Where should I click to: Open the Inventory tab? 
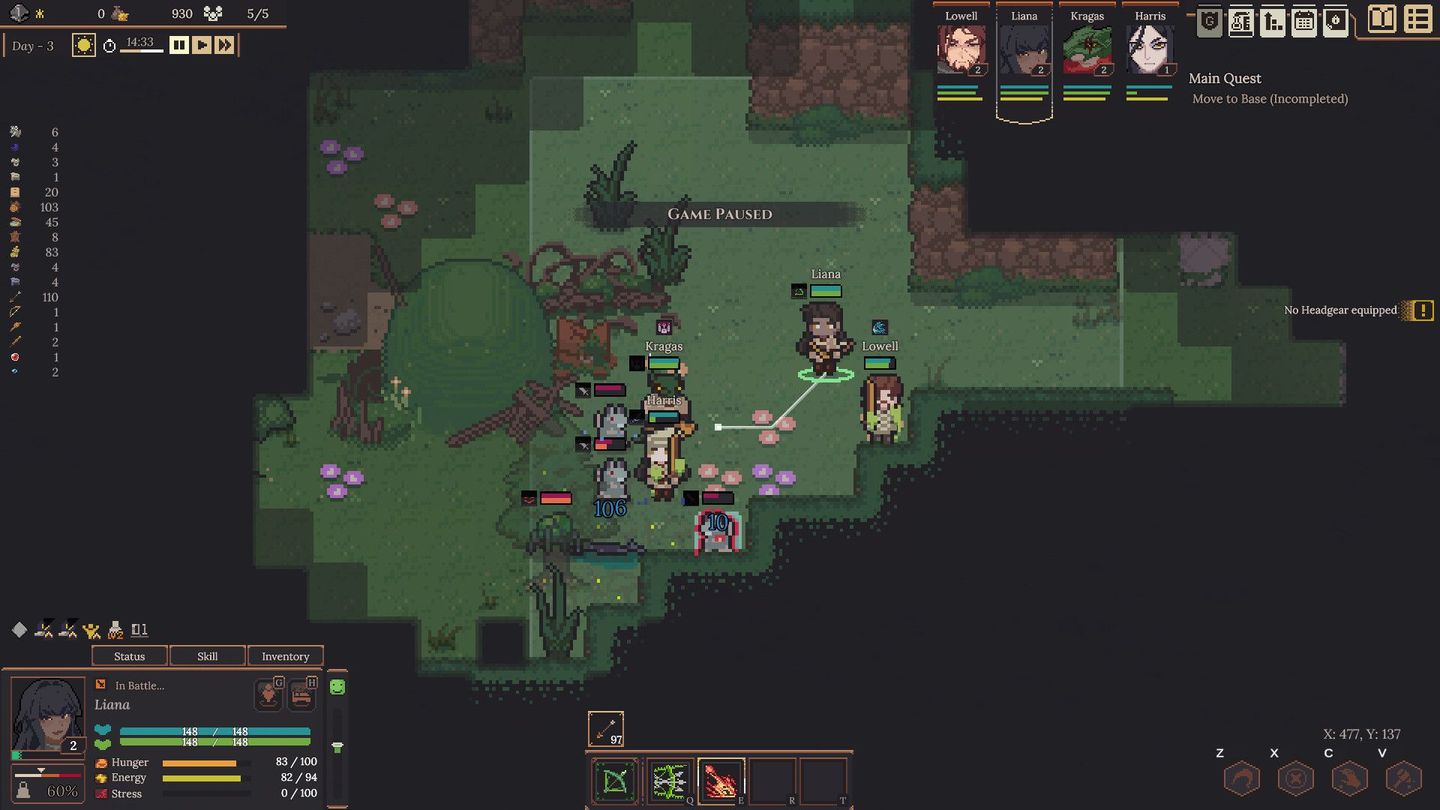(x=285, y=656)
